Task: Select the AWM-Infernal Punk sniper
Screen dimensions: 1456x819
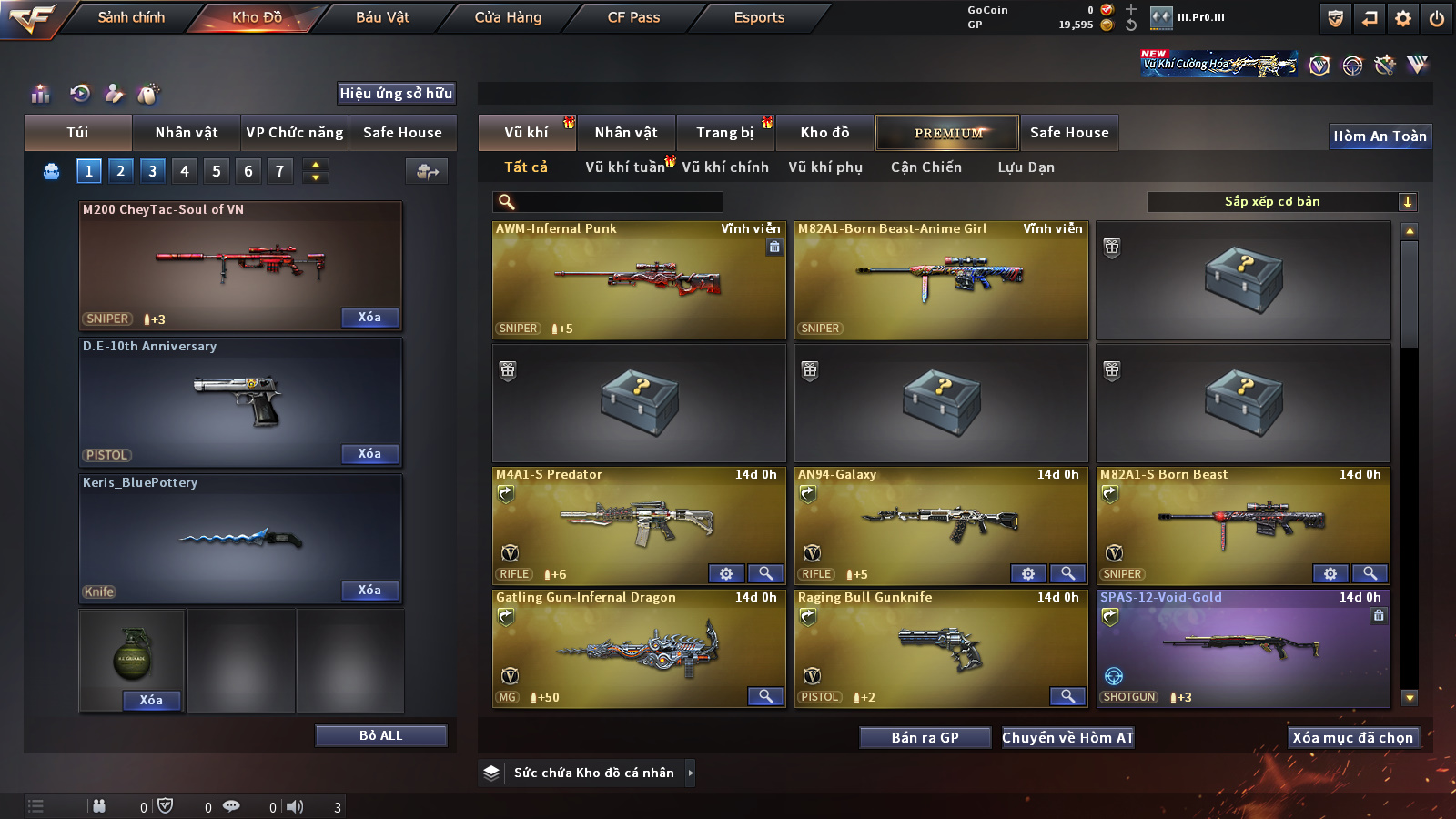Action: [639, 280]
